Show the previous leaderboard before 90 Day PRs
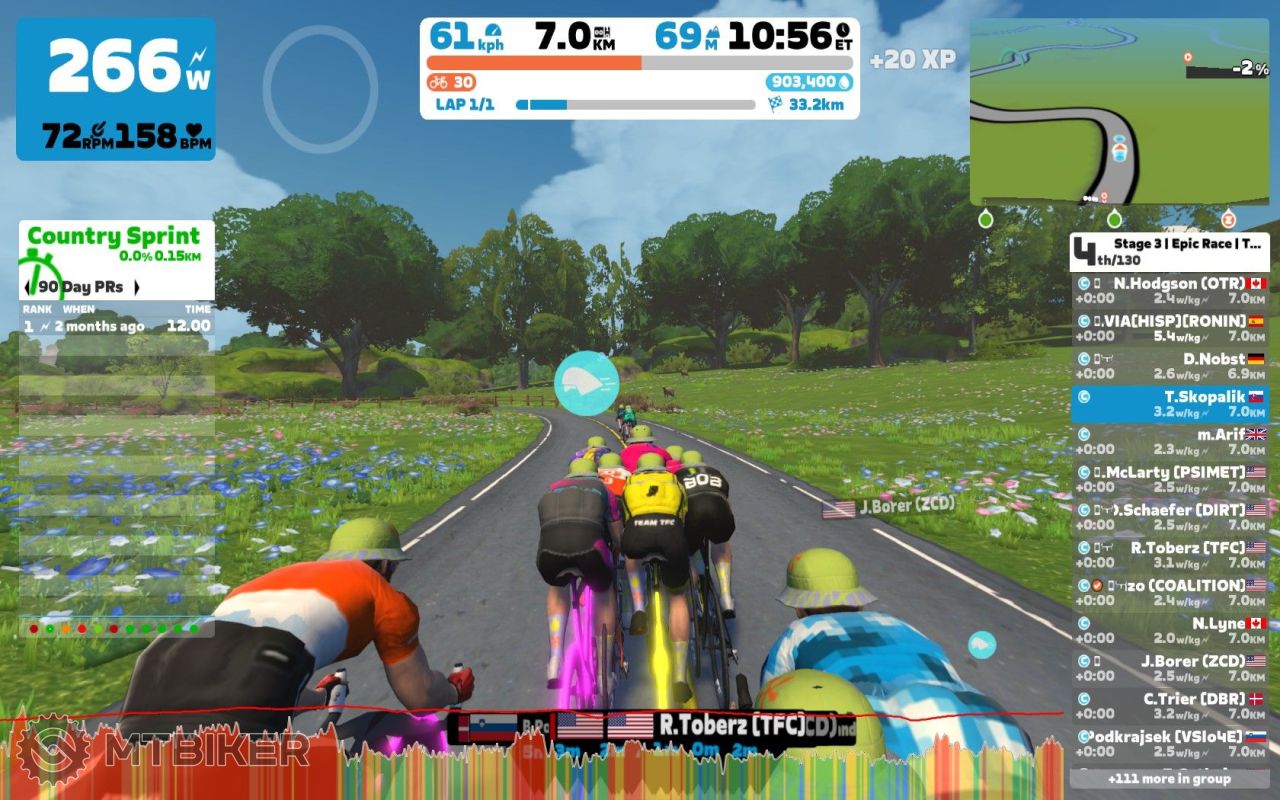The height and width of the screenshot is (800, 1280). pyautogui.click(x=29, y=287)
